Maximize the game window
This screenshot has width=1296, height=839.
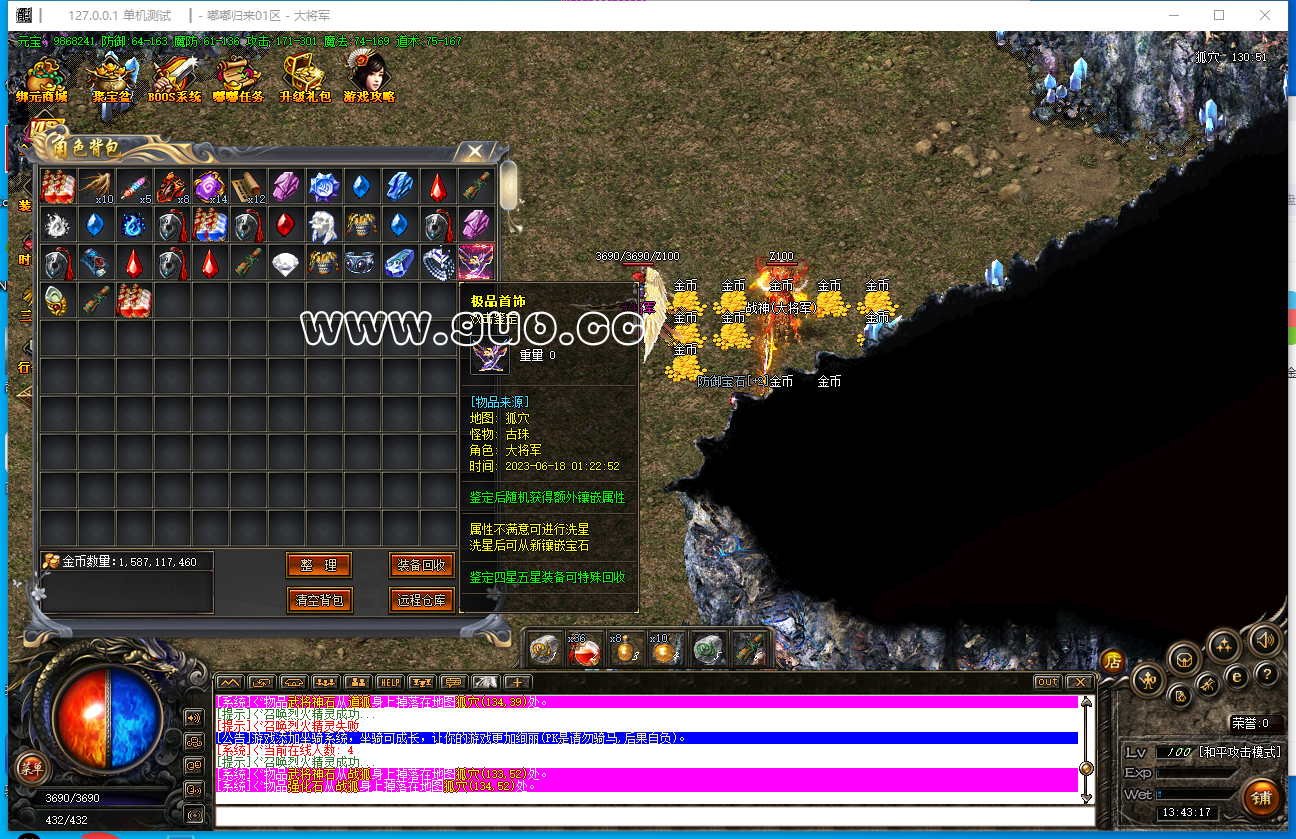click(1219, 15)
